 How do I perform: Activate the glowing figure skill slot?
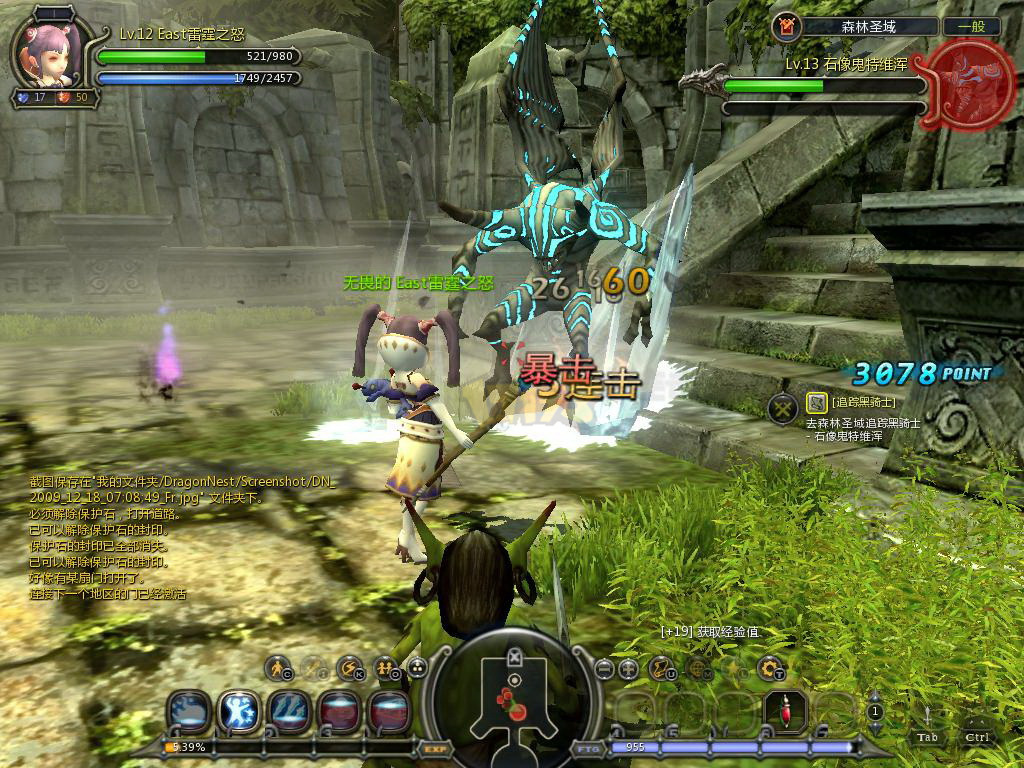pos(239,711)
